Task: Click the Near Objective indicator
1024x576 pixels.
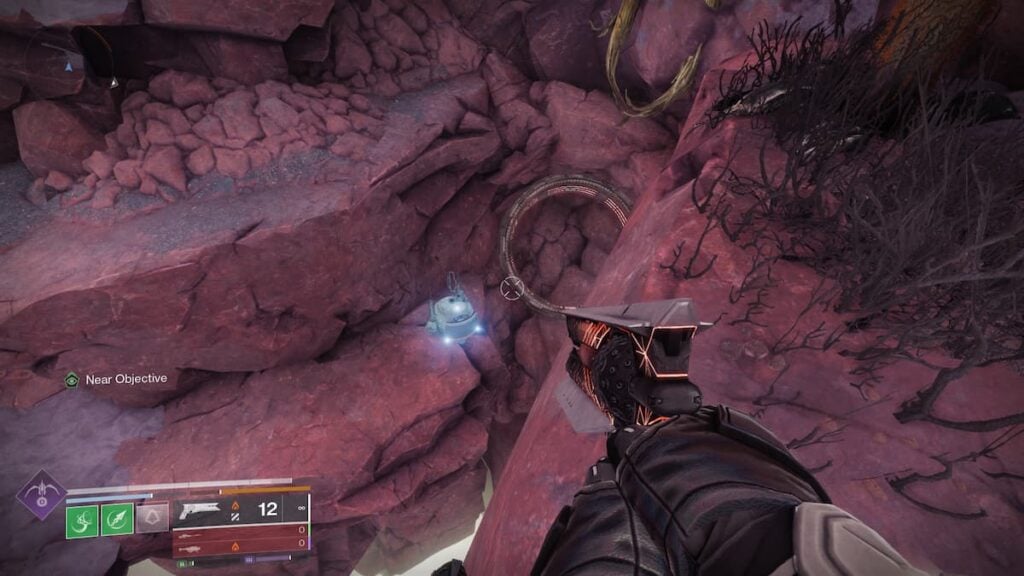Action: click(117, 379)
